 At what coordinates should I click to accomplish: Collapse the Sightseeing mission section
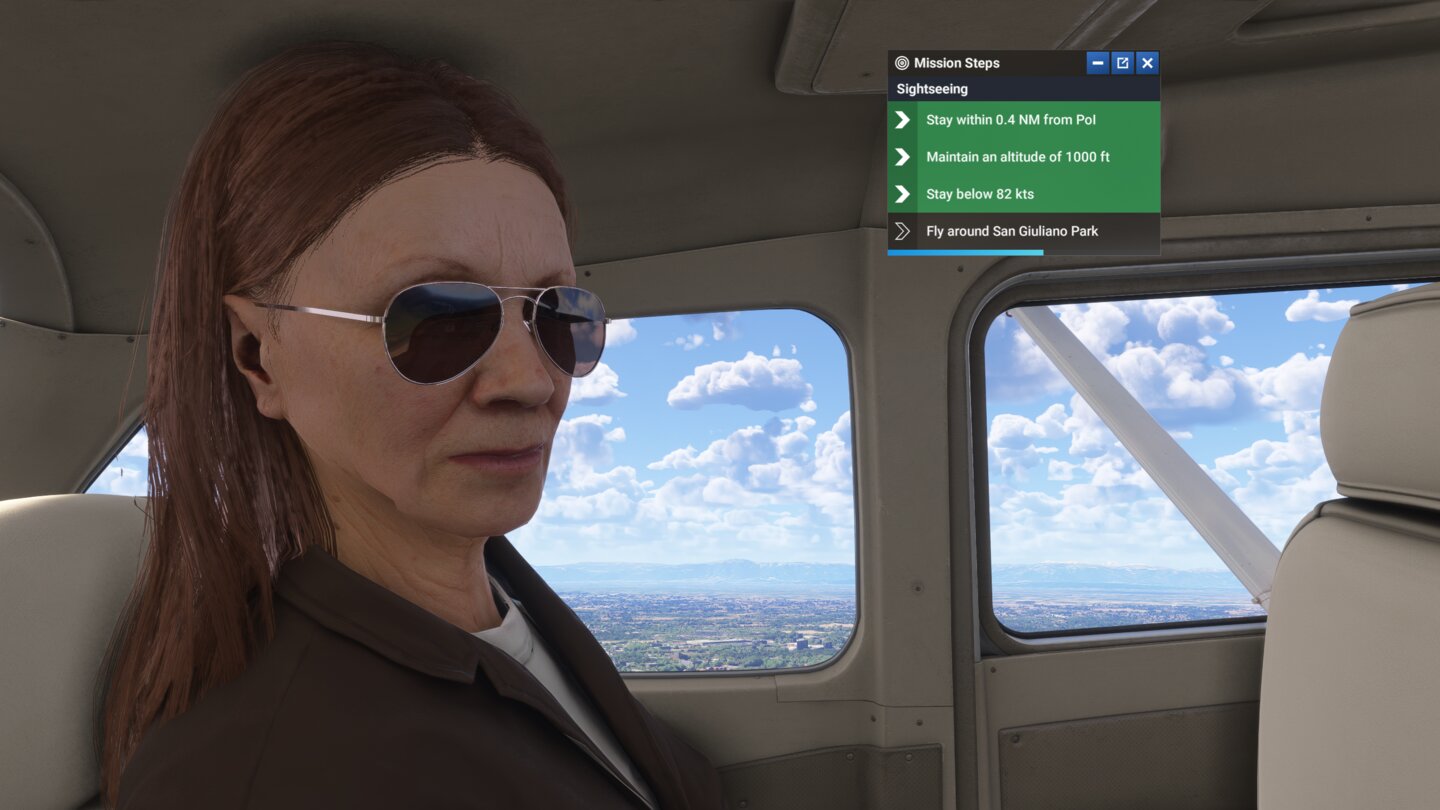pyautogui.click(x=931, y=88)
